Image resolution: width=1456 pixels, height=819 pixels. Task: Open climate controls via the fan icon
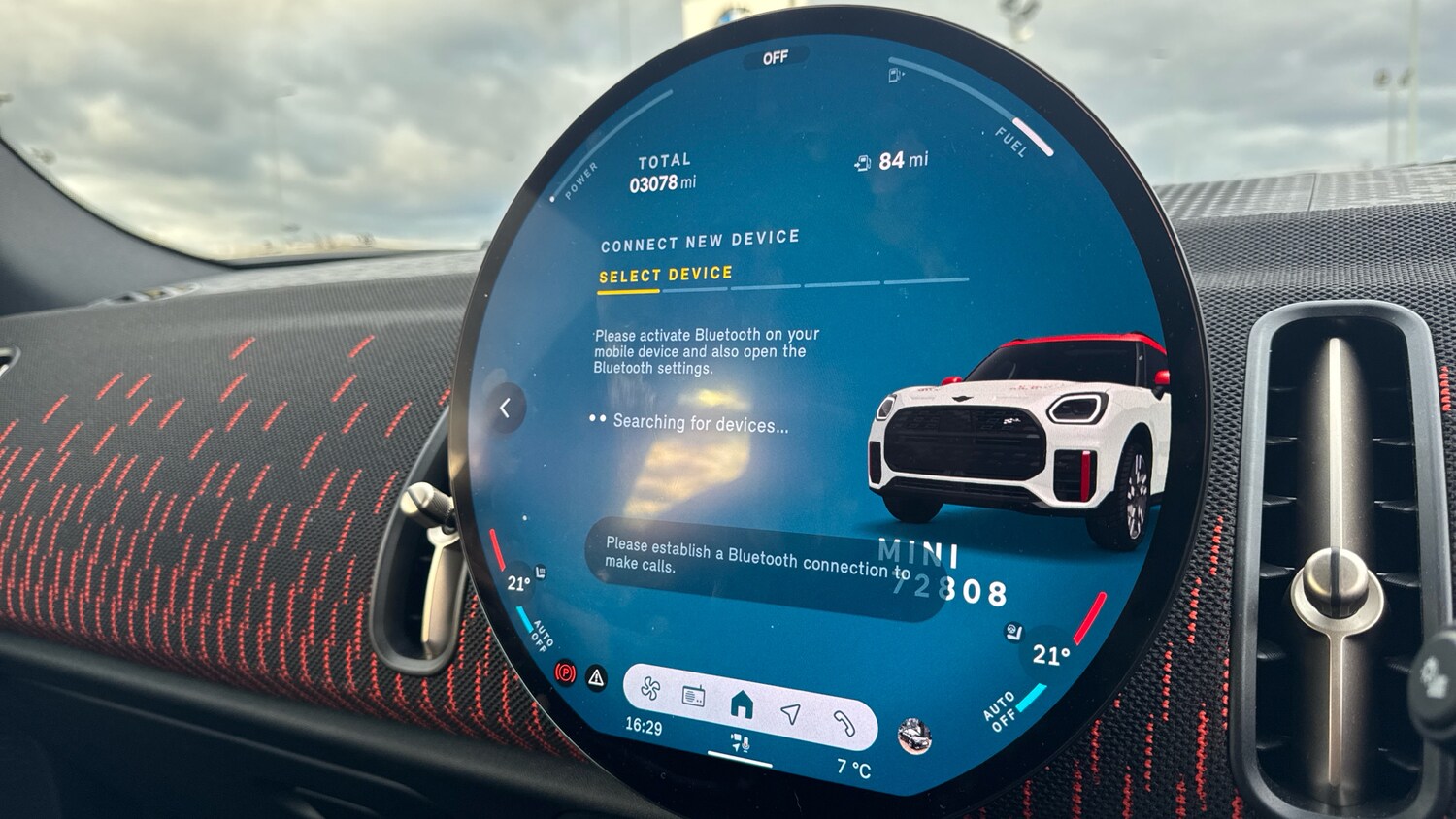[x=650, y=689]
